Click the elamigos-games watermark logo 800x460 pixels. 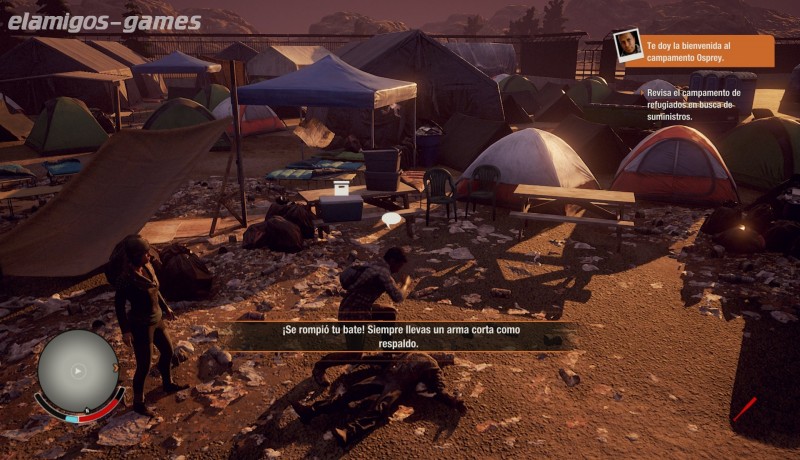click(104, 21)
